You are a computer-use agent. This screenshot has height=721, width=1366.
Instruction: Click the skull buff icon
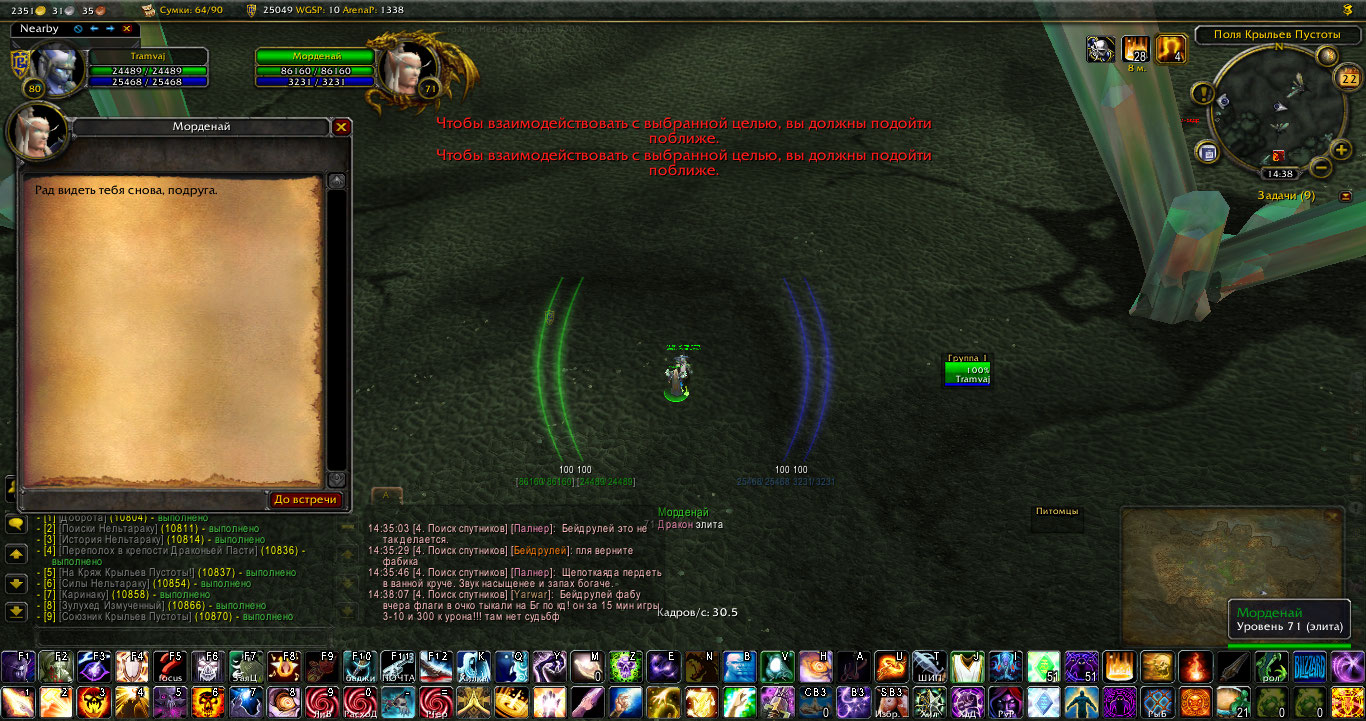(1101, 49)
